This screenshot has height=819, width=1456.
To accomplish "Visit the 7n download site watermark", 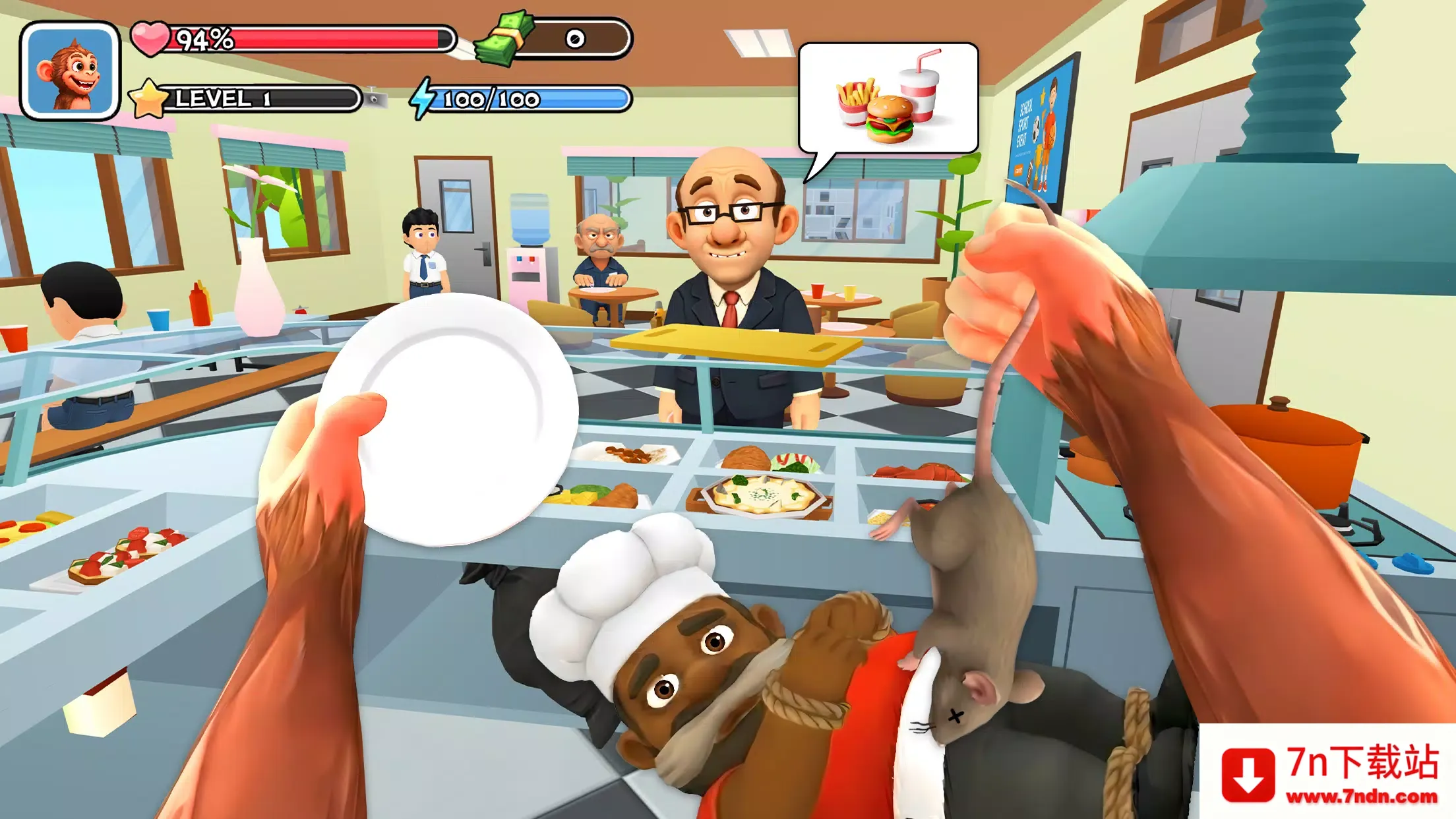I will [1329, 772].
